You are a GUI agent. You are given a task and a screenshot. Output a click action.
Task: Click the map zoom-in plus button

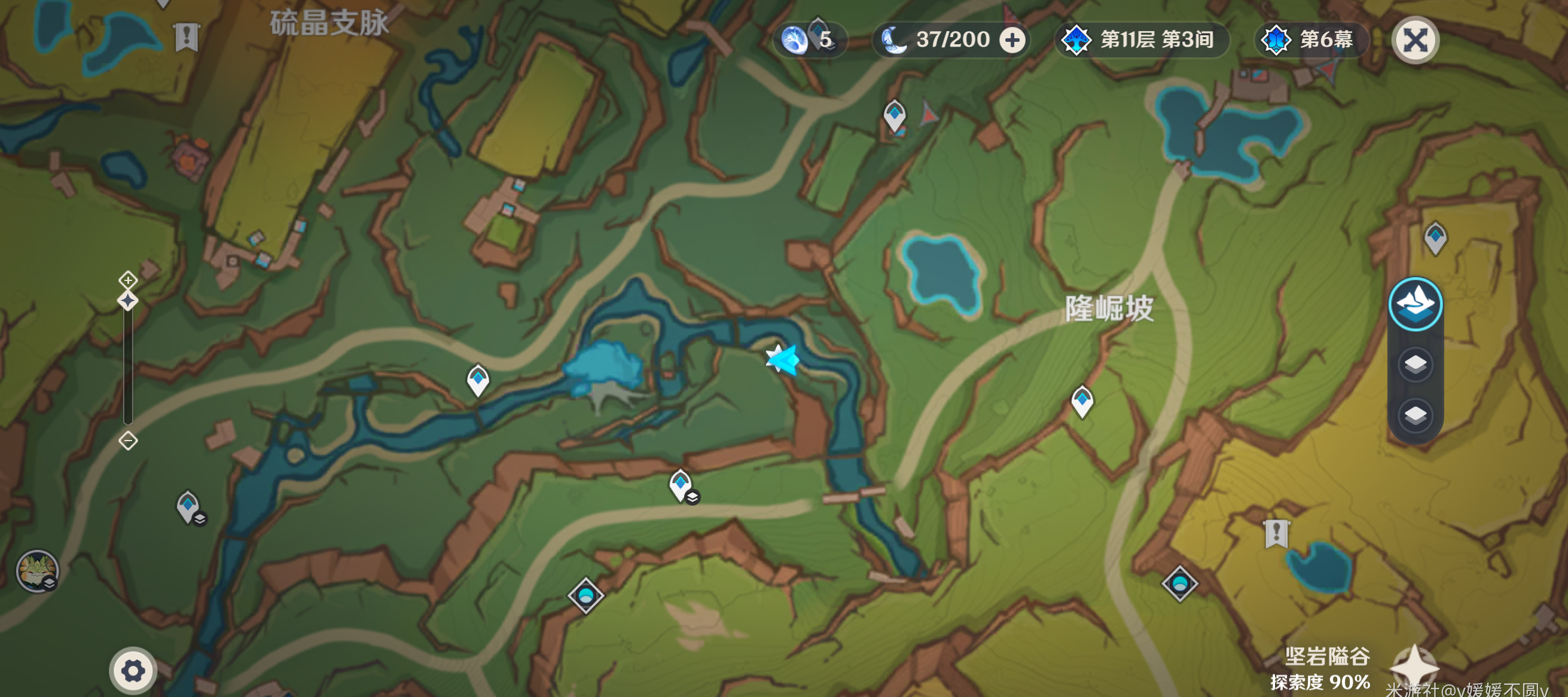coord(128,280)
